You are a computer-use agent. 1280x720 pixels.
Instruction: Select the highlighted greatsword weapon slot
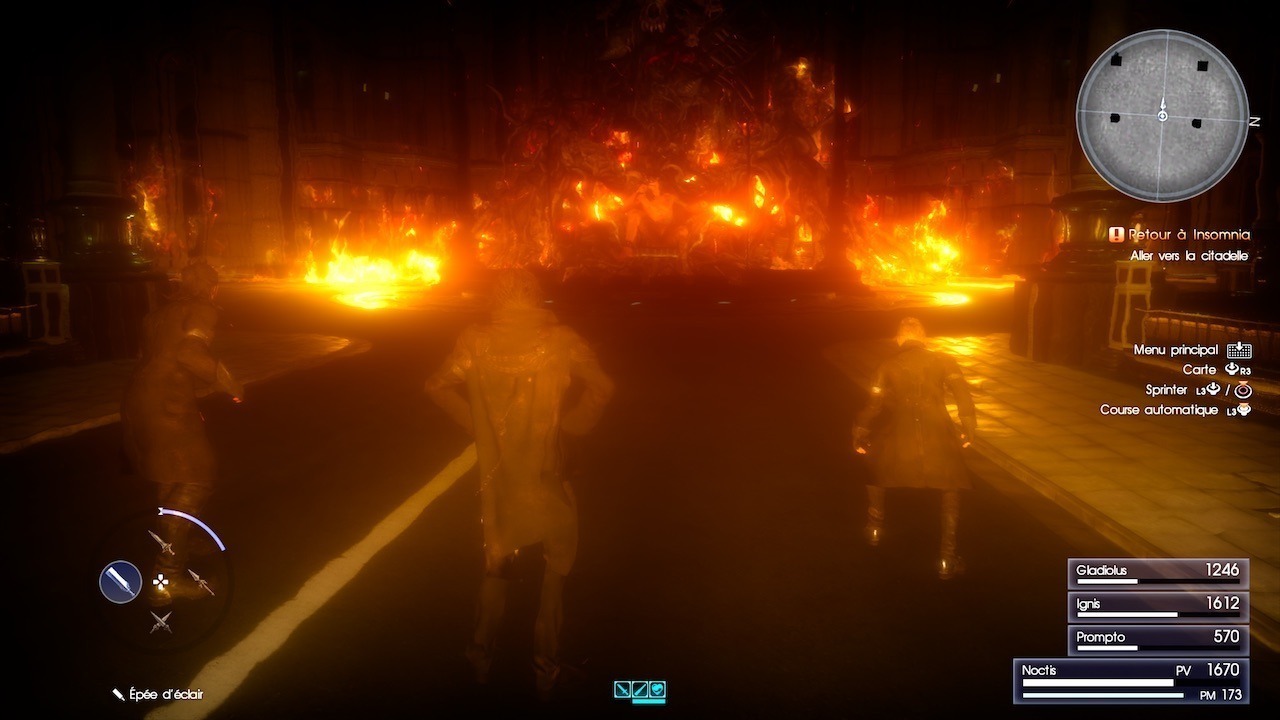click(x=120, y=581)
